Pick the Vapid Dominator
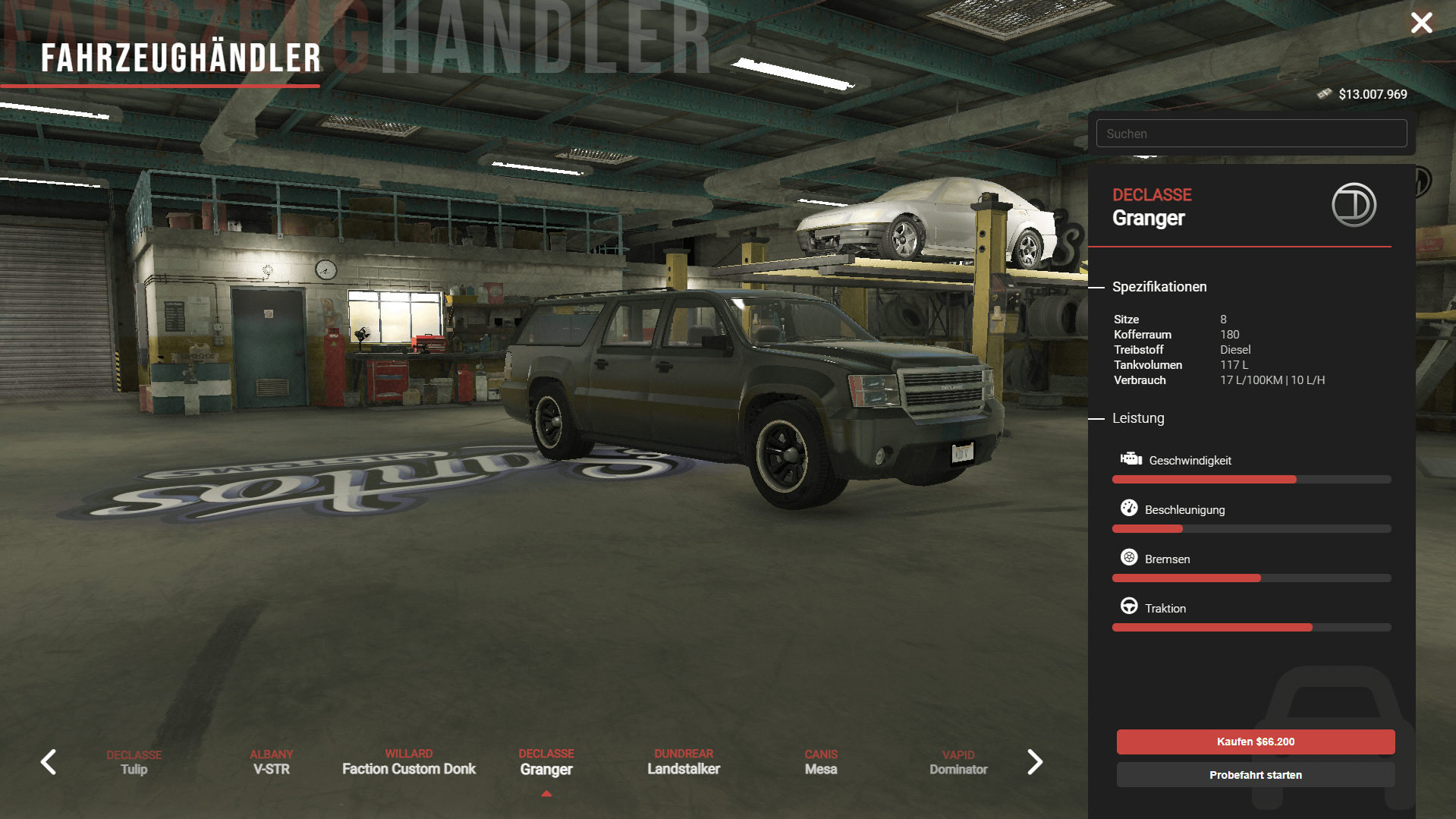The height and width of the screenshot is (819, 1456). (x=958, y=762)
